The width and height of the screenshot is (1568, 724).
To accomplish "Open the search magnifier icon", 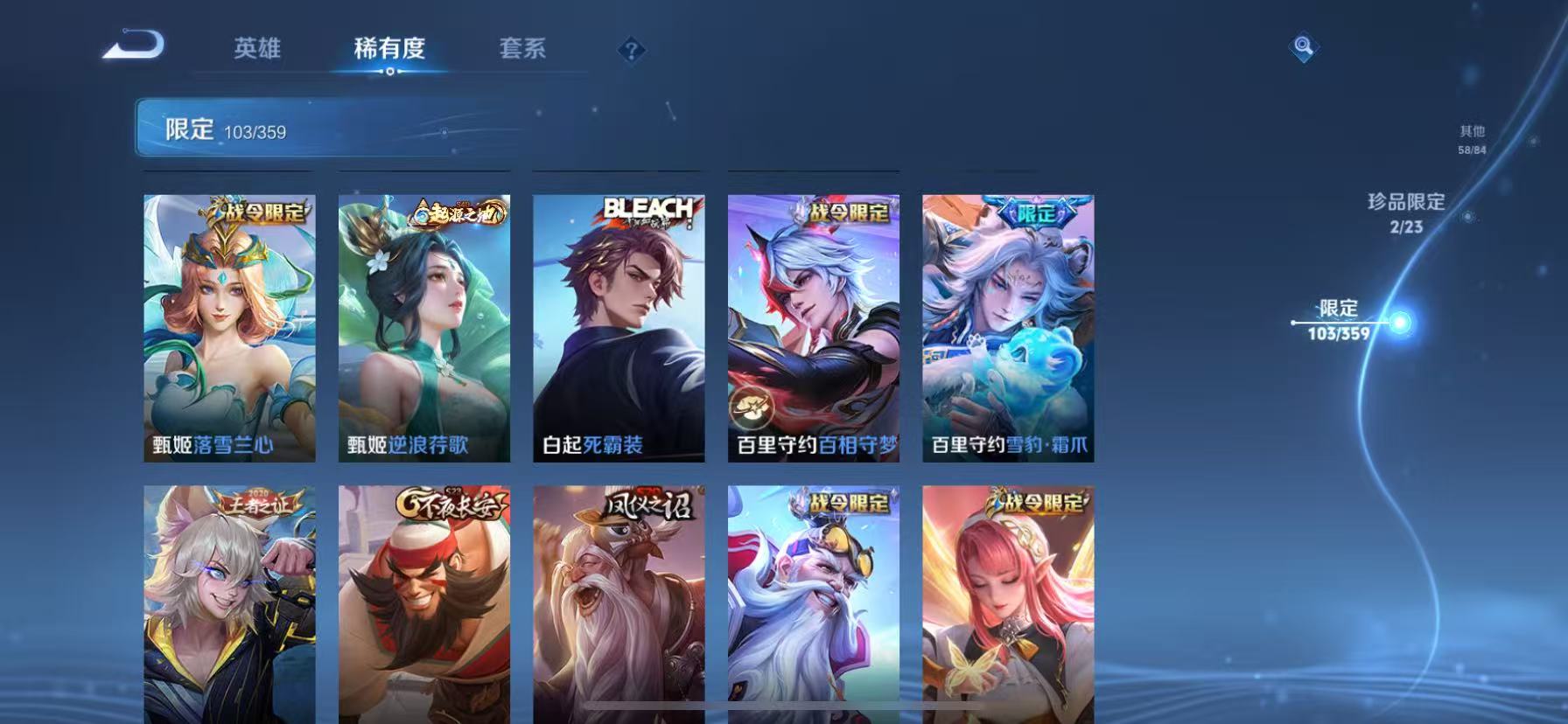I will pyautogui.click(x=1303, y=48).
